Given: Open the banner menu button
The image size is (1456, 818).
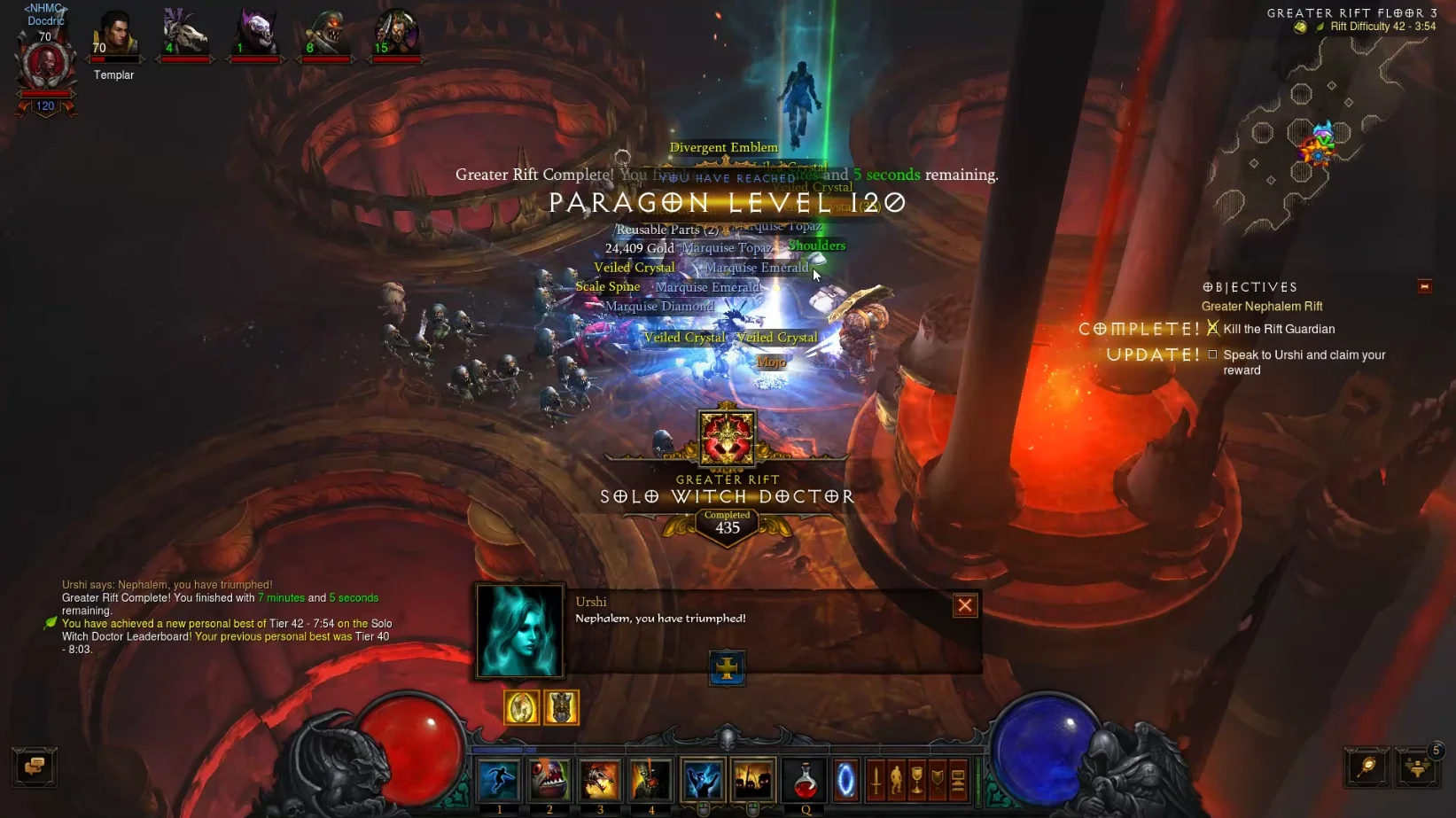Looking at the screenshot, I should [938, 780].
